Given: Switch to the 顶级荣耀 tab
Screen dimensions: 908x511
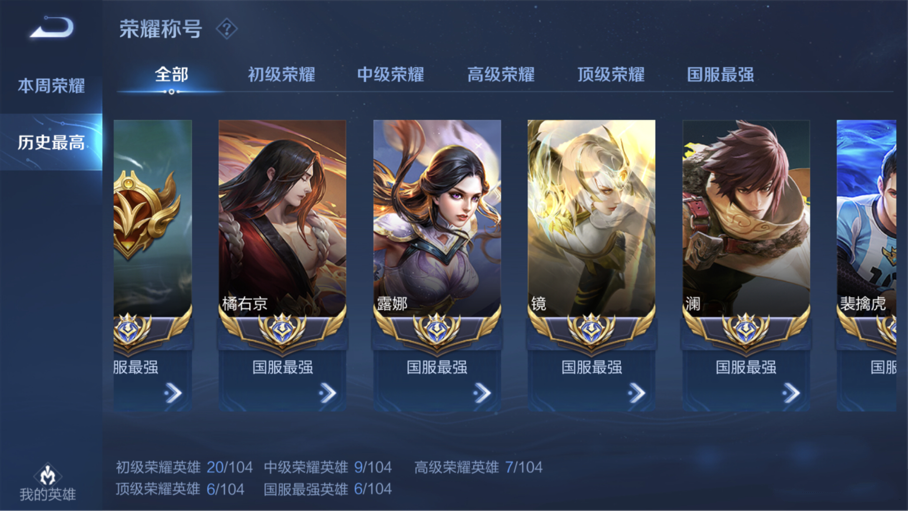Looking at the screenshot, I should [611, 74].
